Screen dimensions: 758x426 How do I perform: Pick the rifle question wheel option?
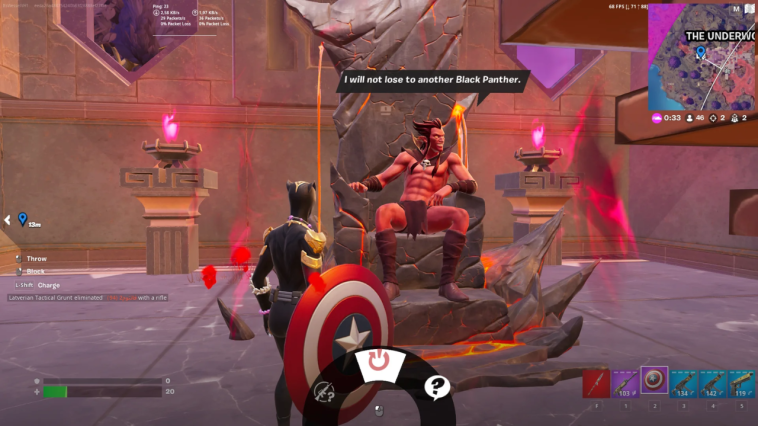pos(324,392)
